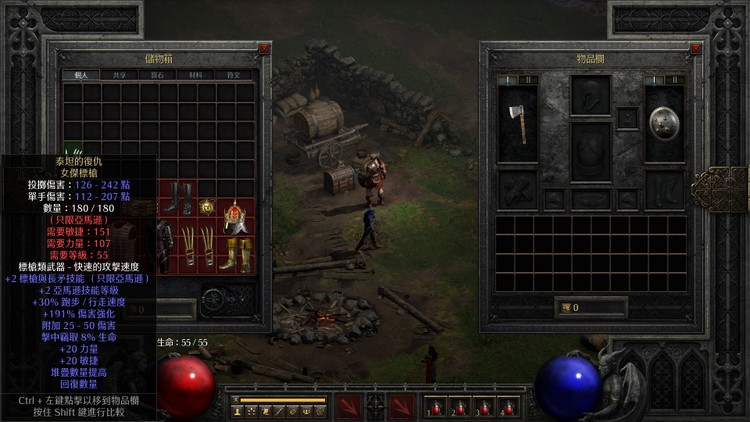Viewport: 750px width, 422px height.
Task: Pick up the dark boots in stash
Action: point(178,196)
